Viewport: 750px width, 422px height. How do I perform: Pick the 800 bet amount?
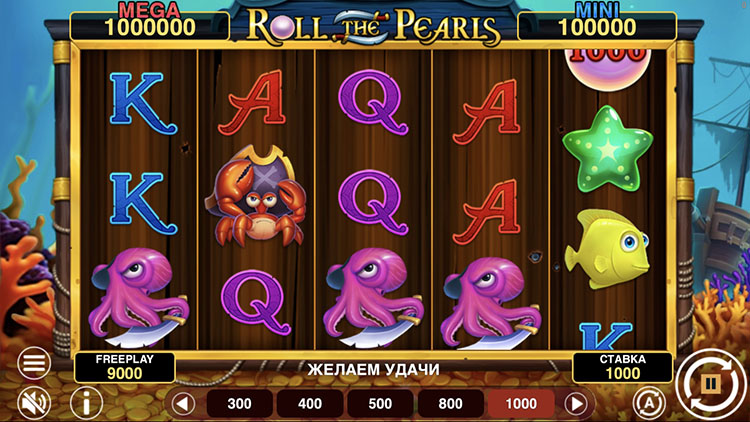(x=450, y=404)
